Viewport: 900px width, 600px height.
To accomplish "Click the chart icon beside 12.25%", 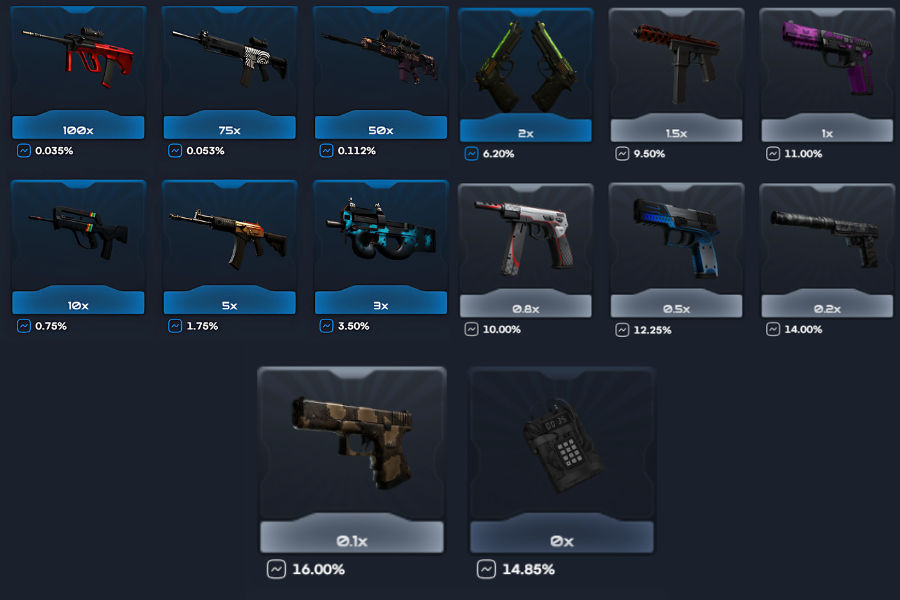I will coord(622,329).
